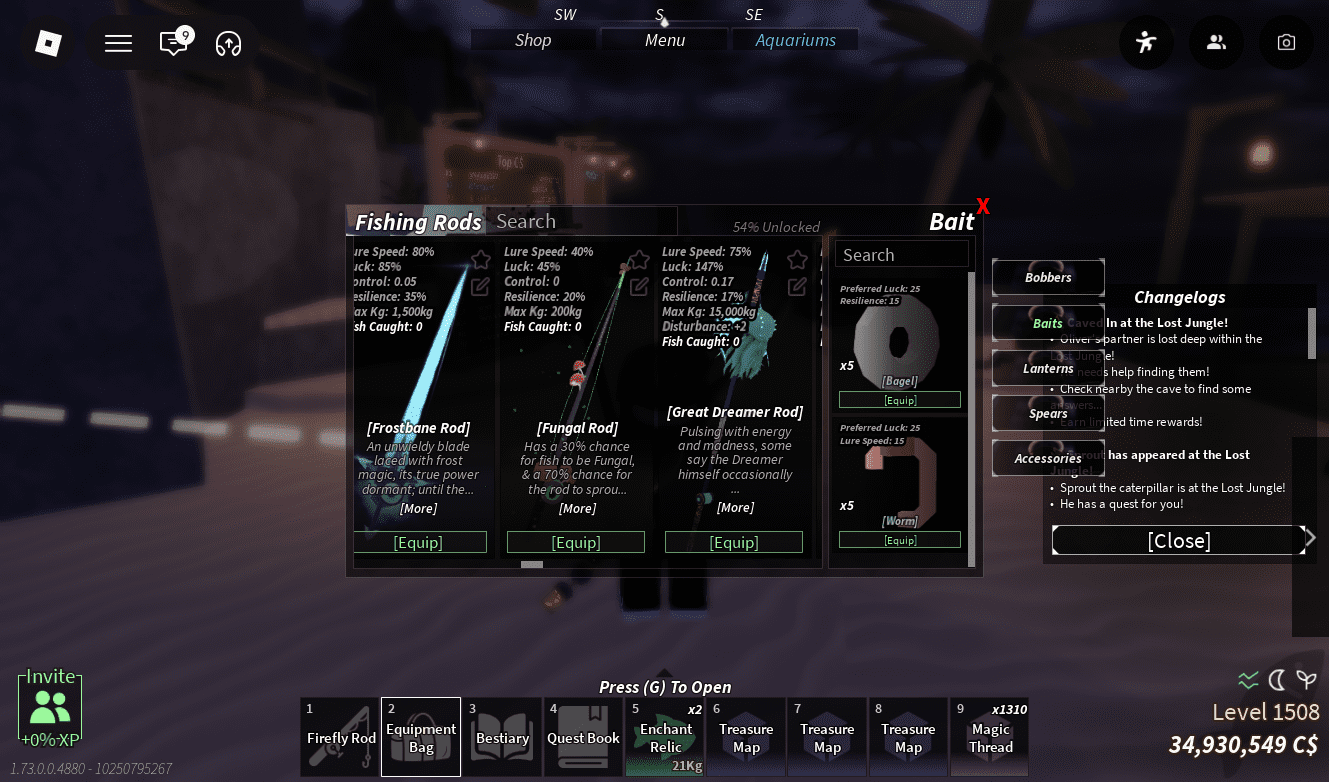Open the camera capture icon
1329x782 pixels.
click(1286, 42)
